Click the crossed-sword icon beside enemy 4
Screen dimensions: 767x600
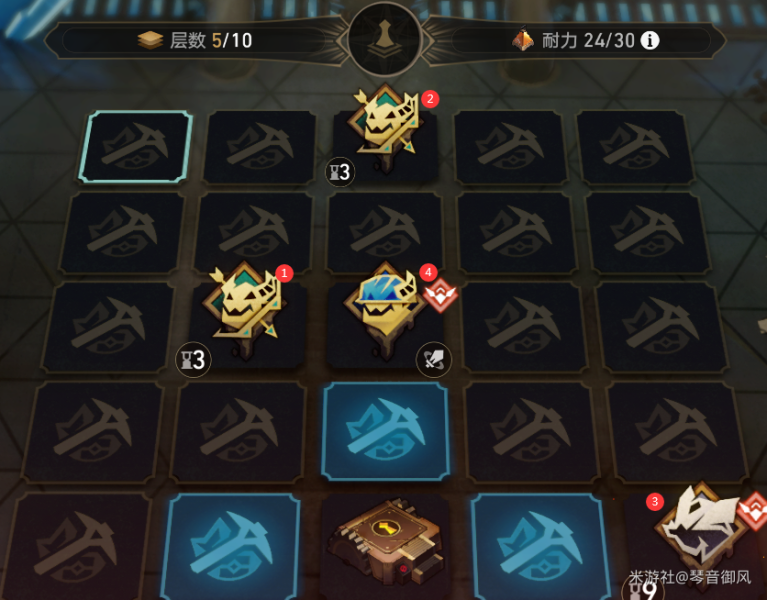click(433, 358)
